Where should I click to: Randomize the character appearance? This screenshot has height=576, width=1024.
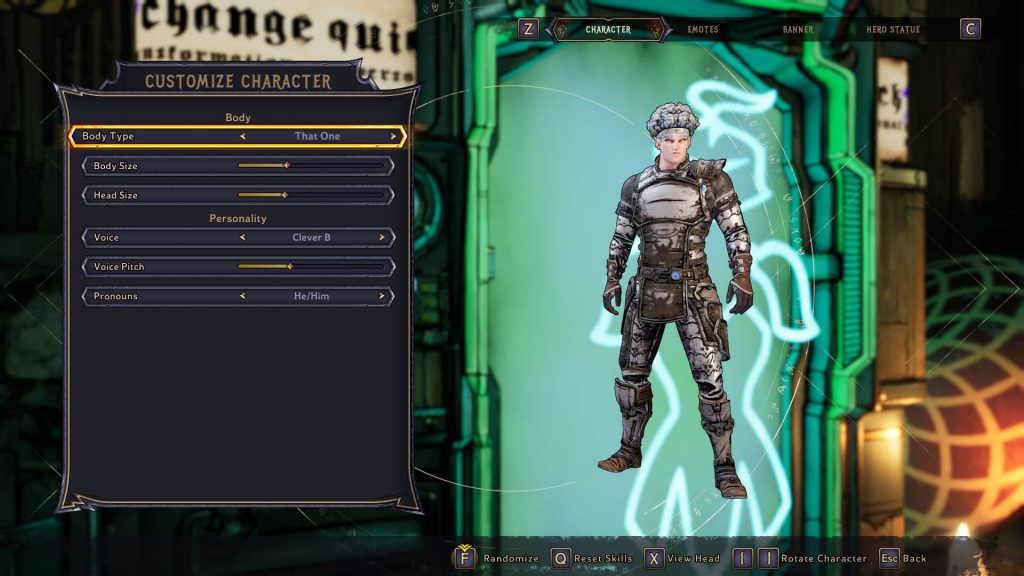498,558
